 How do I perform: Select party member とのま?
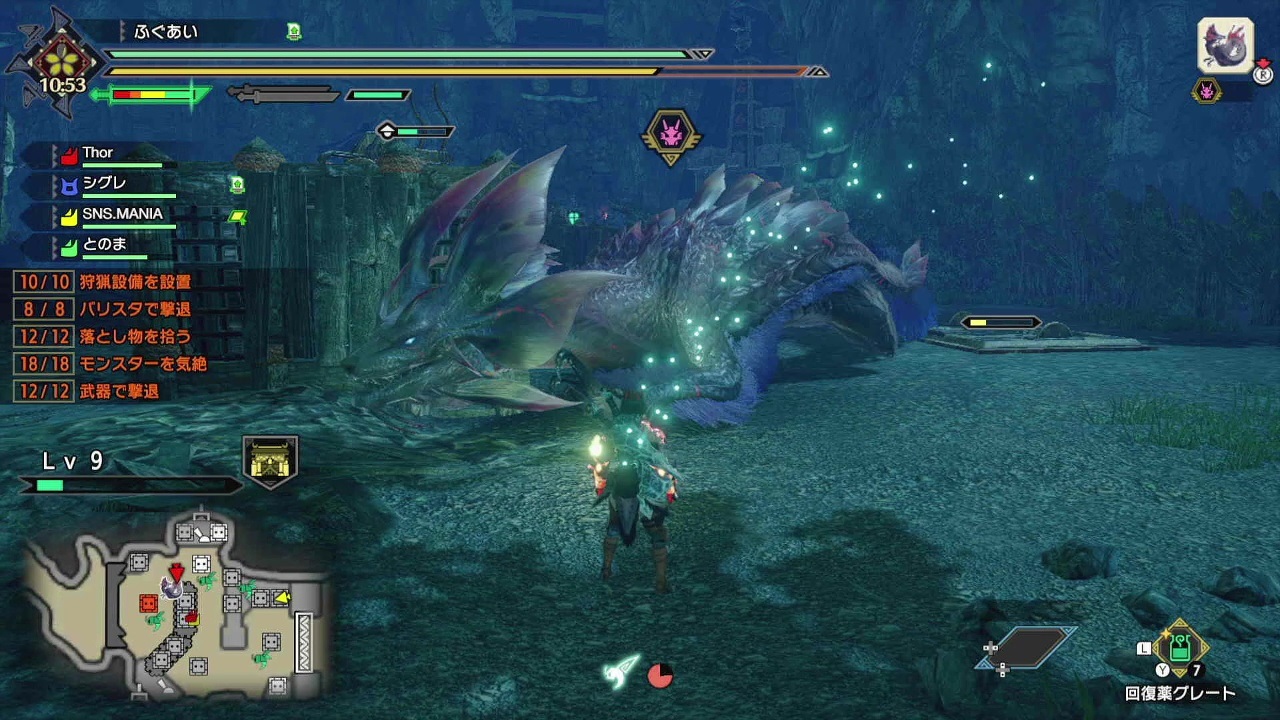coord(104,245)
